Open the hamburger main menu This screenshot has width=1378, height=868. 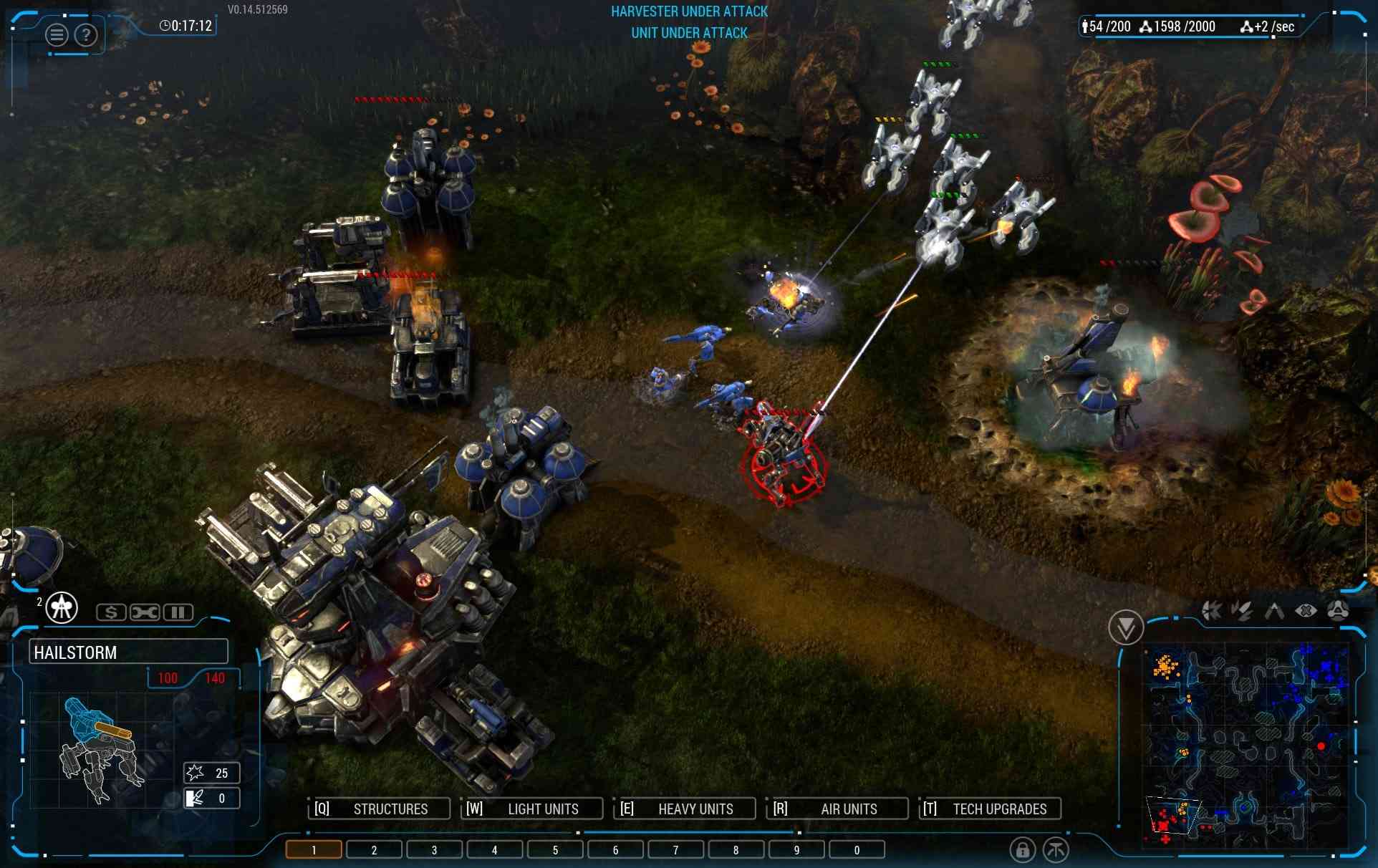tap(57, 34)
